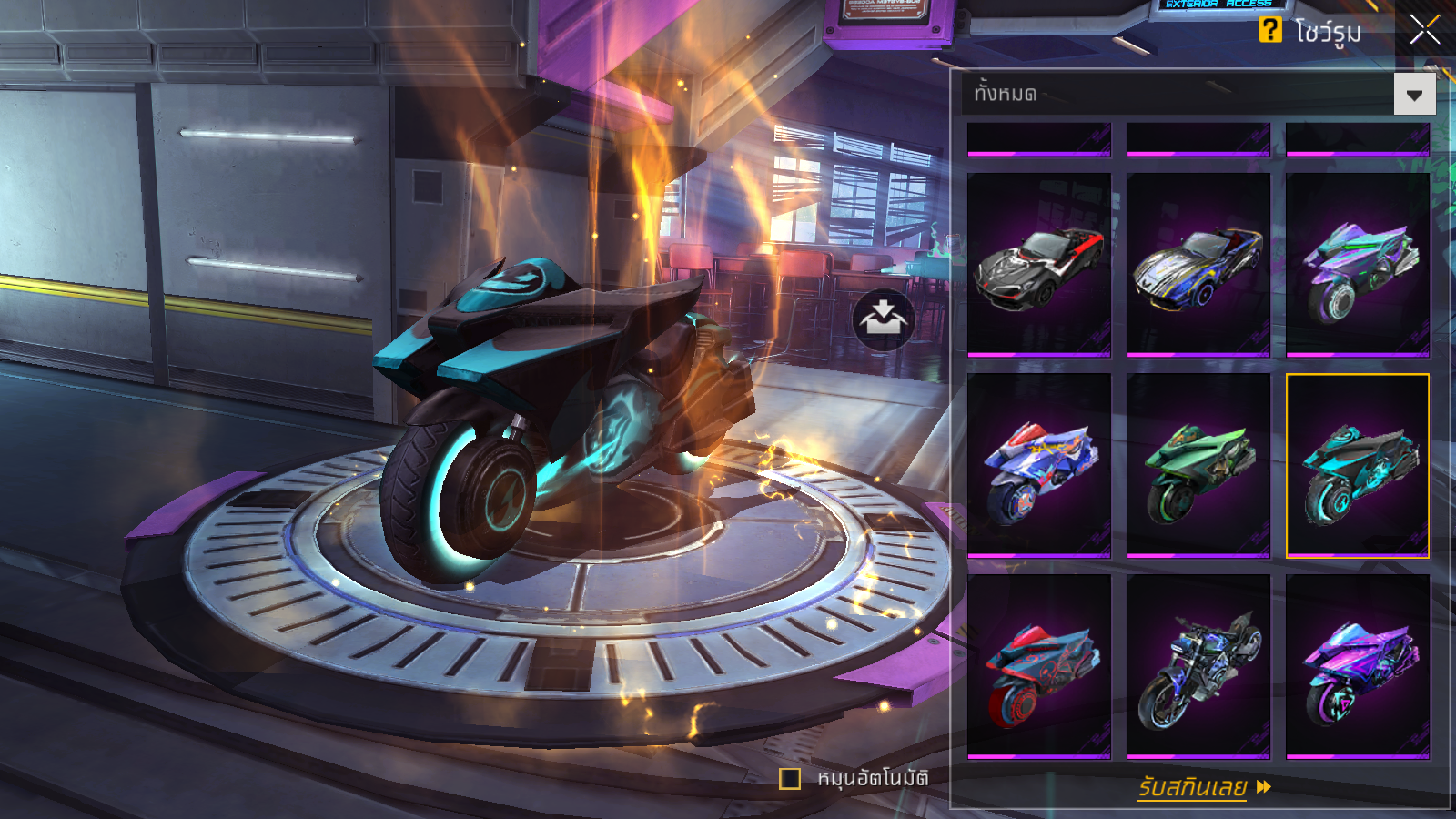Open the yellow question mark help
The width and height of the screenshot is (1456, 819).
tap(1269, 30)
